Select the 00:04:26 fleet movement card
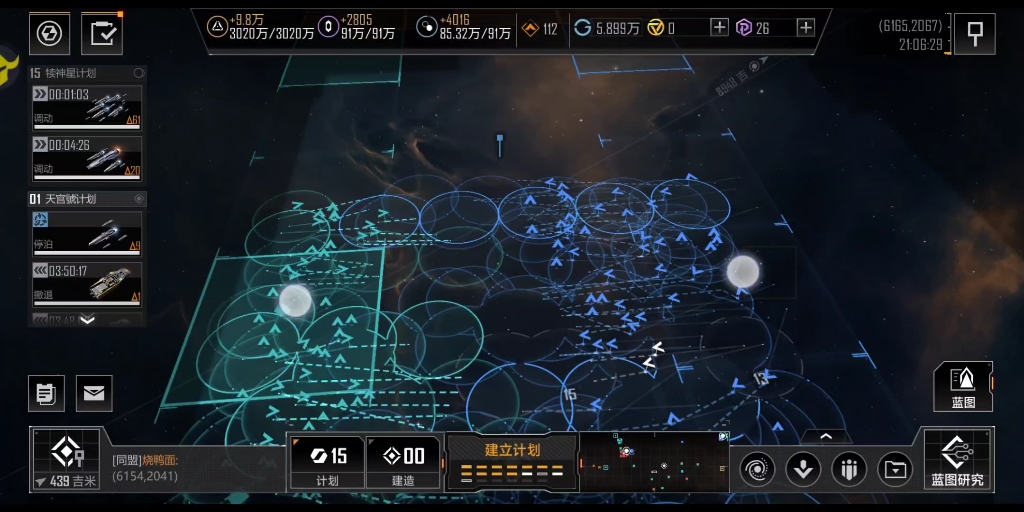Image resolution: width=1024 pixels, height=512 pixels. pos(86,158)
